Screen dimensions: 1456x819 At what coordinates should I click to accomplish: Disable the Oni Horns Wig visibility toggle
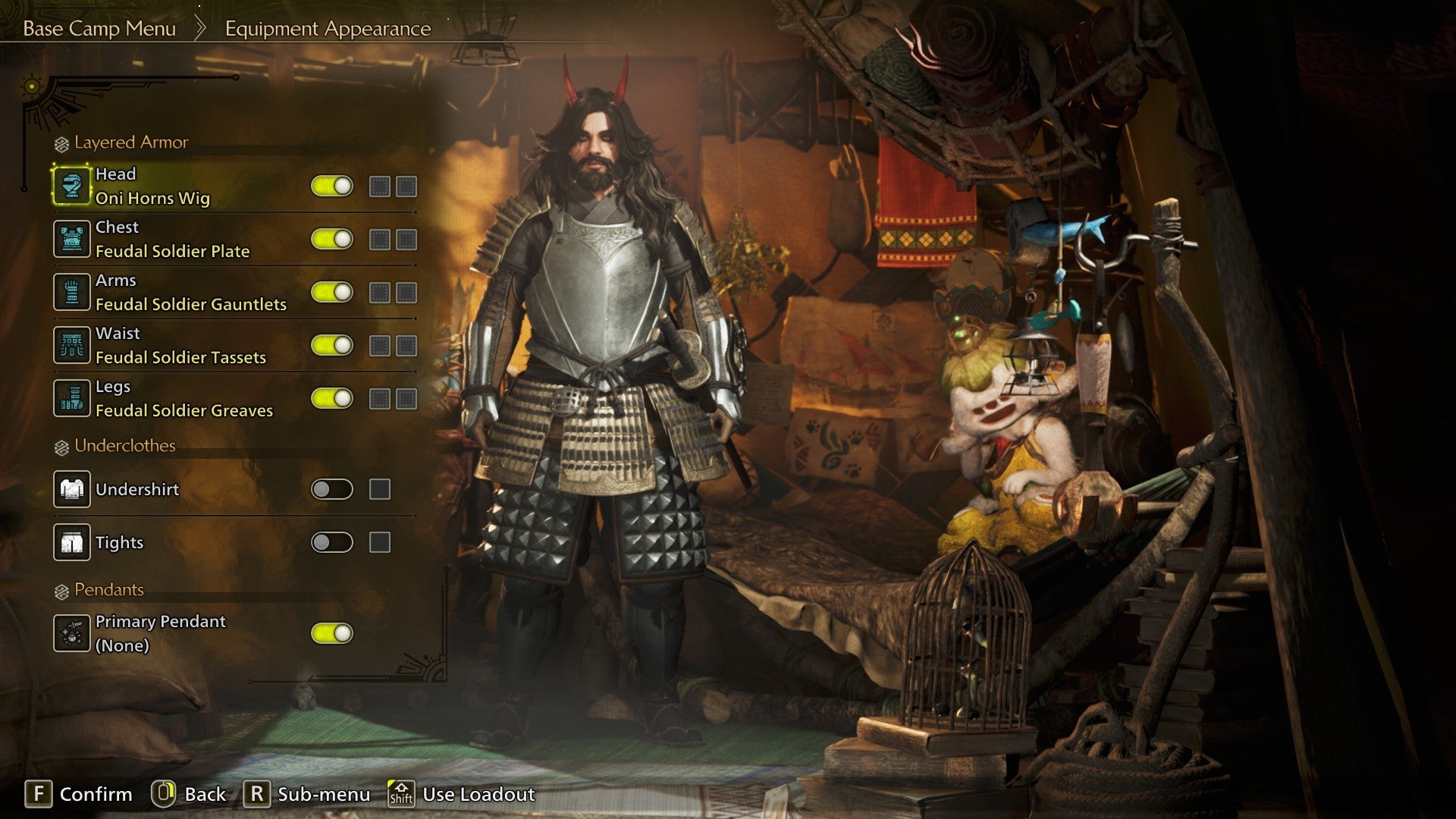[331, 186]
